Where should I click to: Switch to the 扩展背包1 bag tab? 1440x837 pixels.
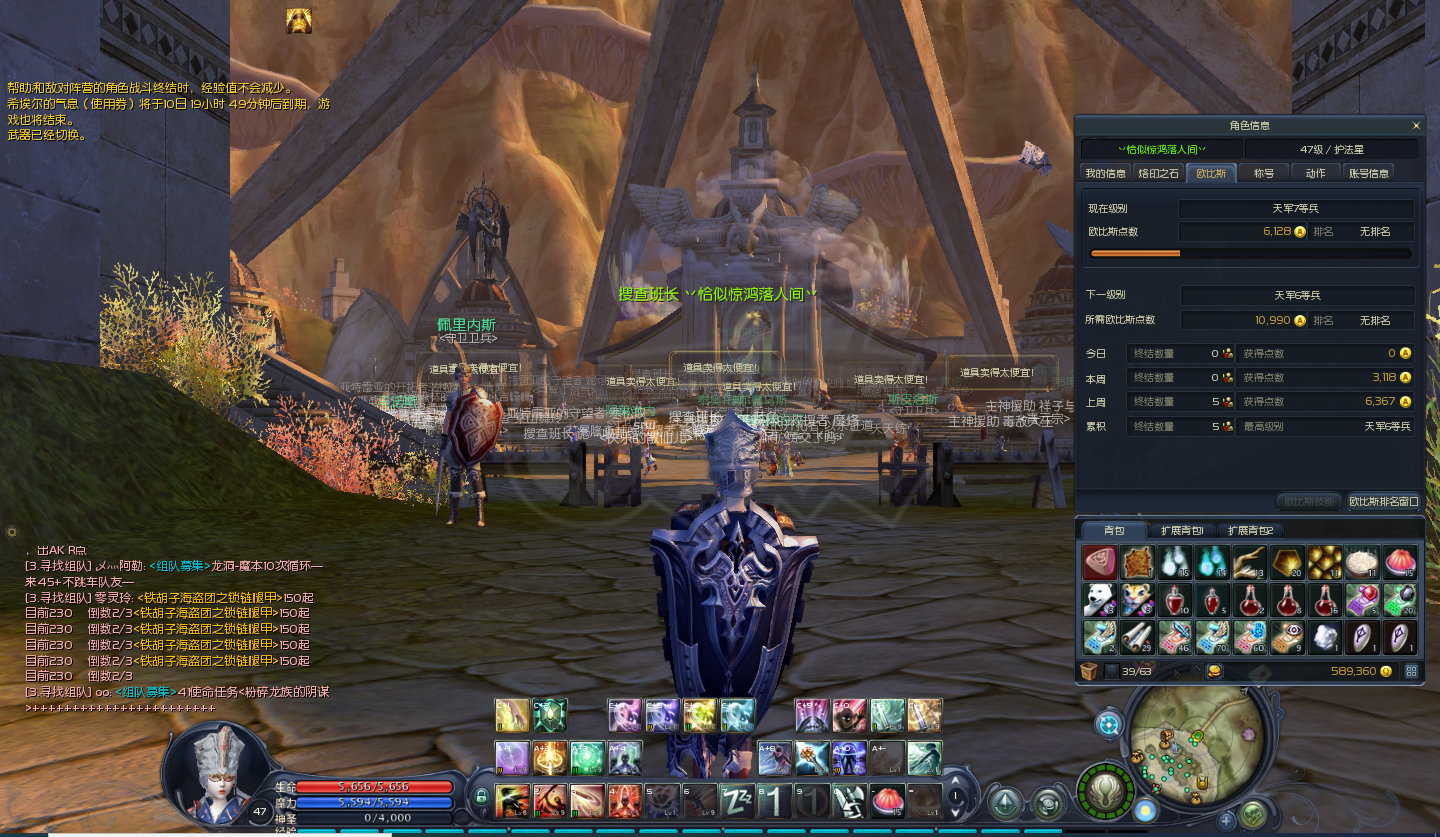pos(1181,530)
